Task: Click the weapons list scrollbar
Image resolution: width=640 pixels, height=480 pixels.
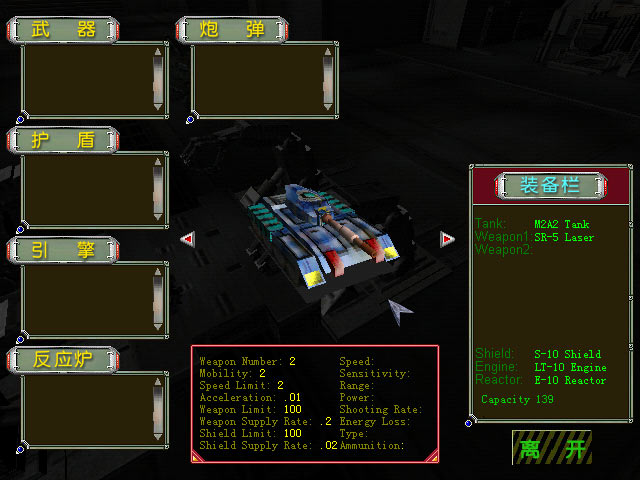Action: [x=157, y=79]
